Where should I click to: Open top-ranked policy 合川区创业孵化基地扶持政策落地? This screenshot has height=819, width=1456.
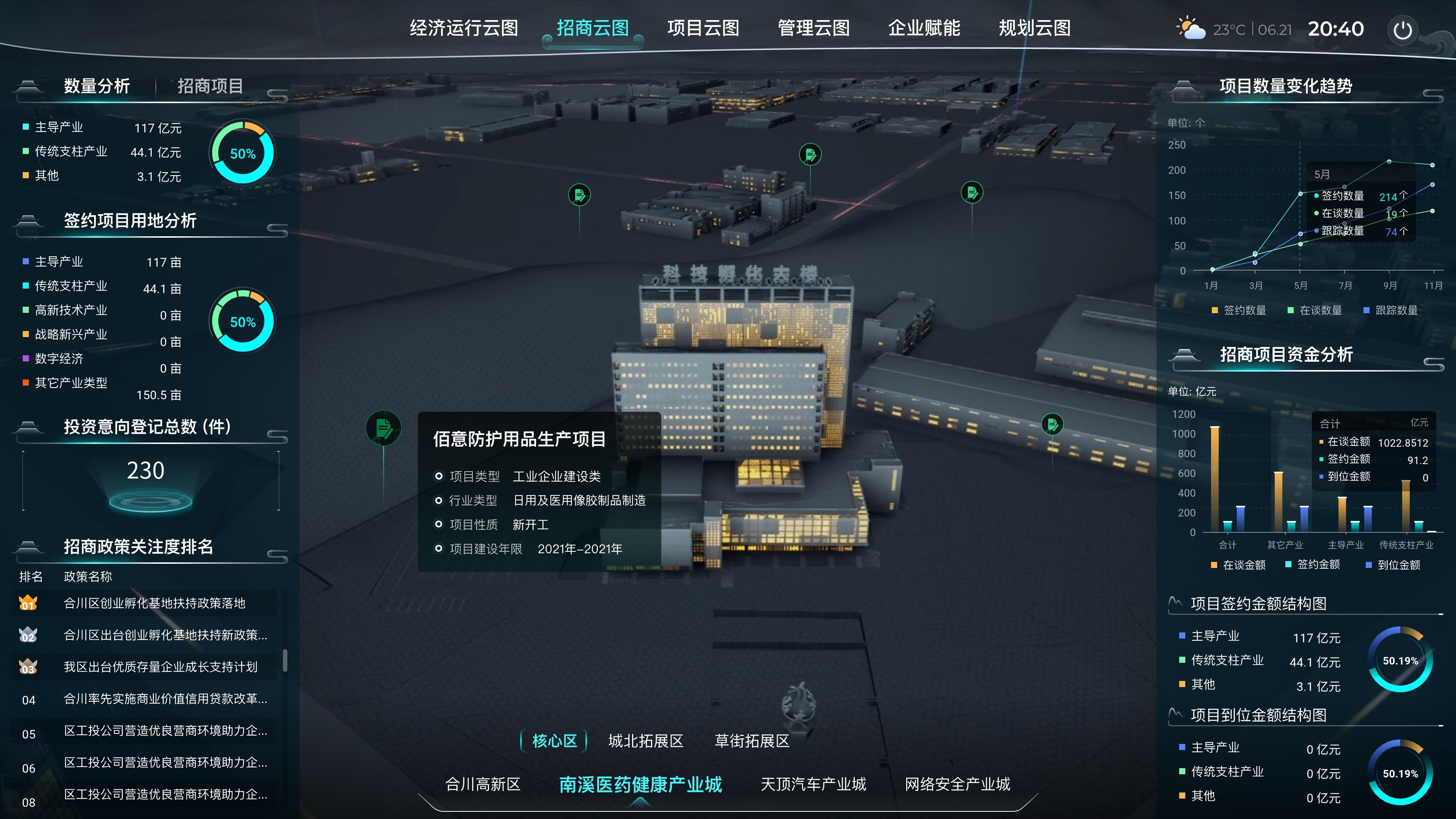(154, 603)
